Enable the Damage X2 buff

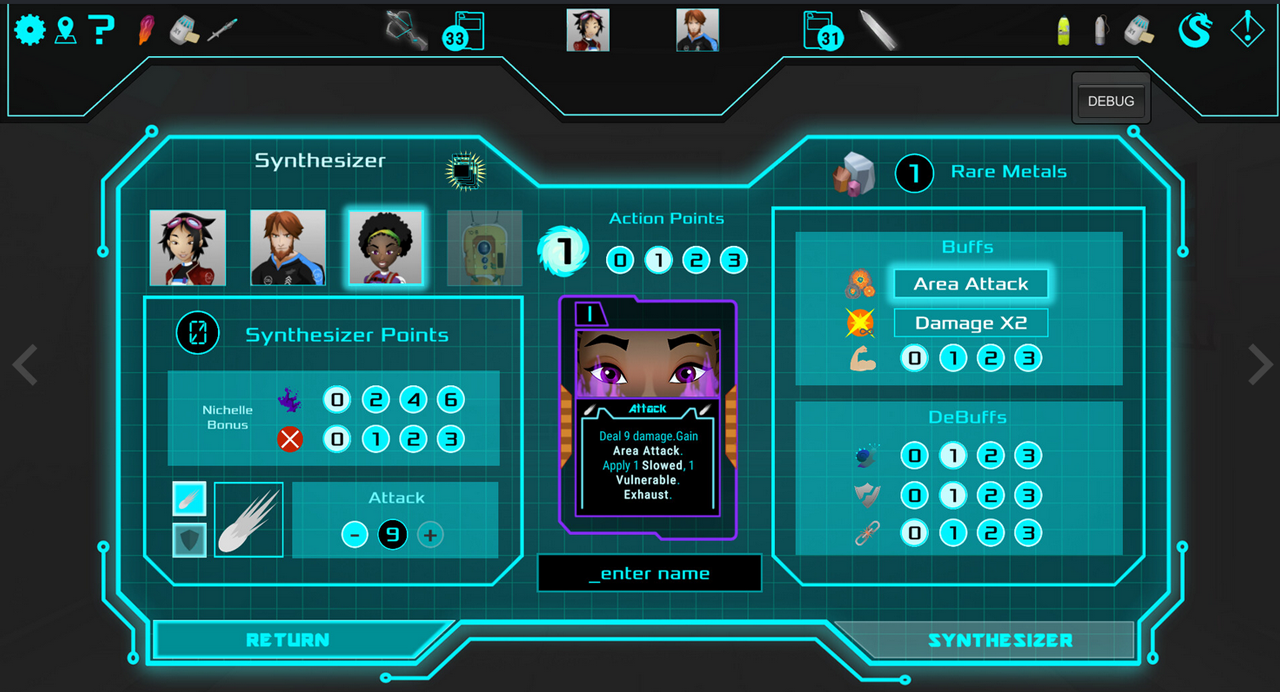970,323
